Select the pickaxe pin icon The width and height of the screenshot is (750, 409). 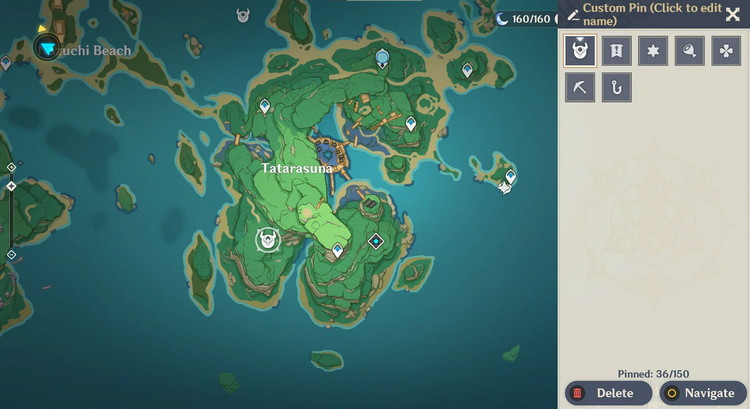(x=580, y=87)
